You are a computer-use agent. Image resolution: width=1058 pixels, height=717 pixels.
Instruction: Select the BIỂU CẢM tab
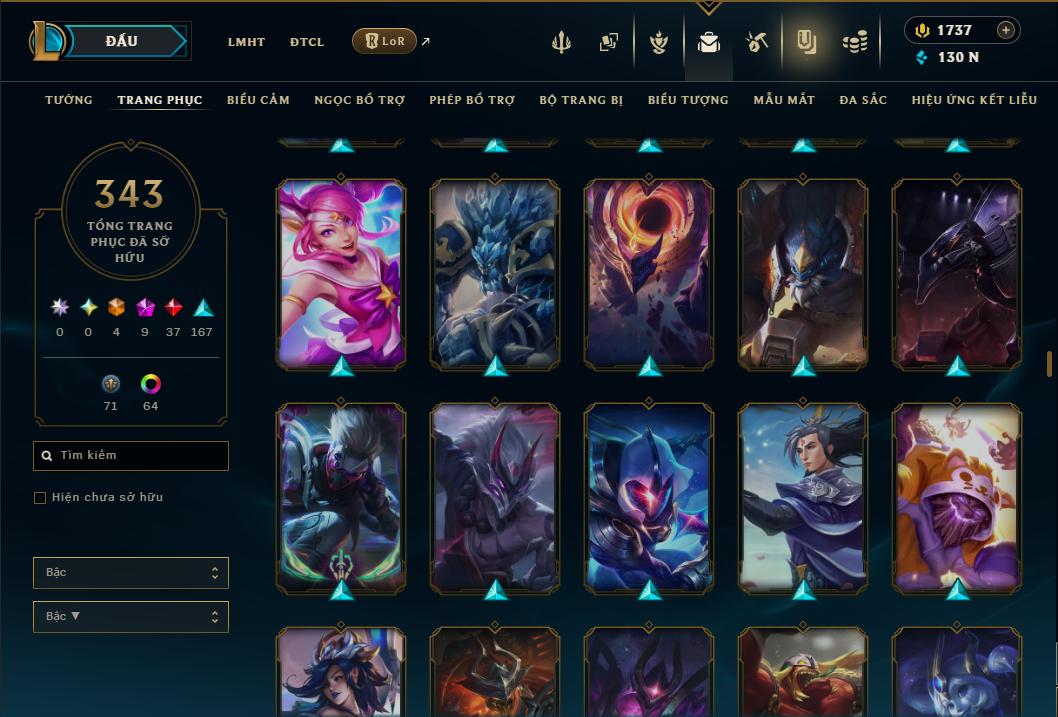[258, 100]
